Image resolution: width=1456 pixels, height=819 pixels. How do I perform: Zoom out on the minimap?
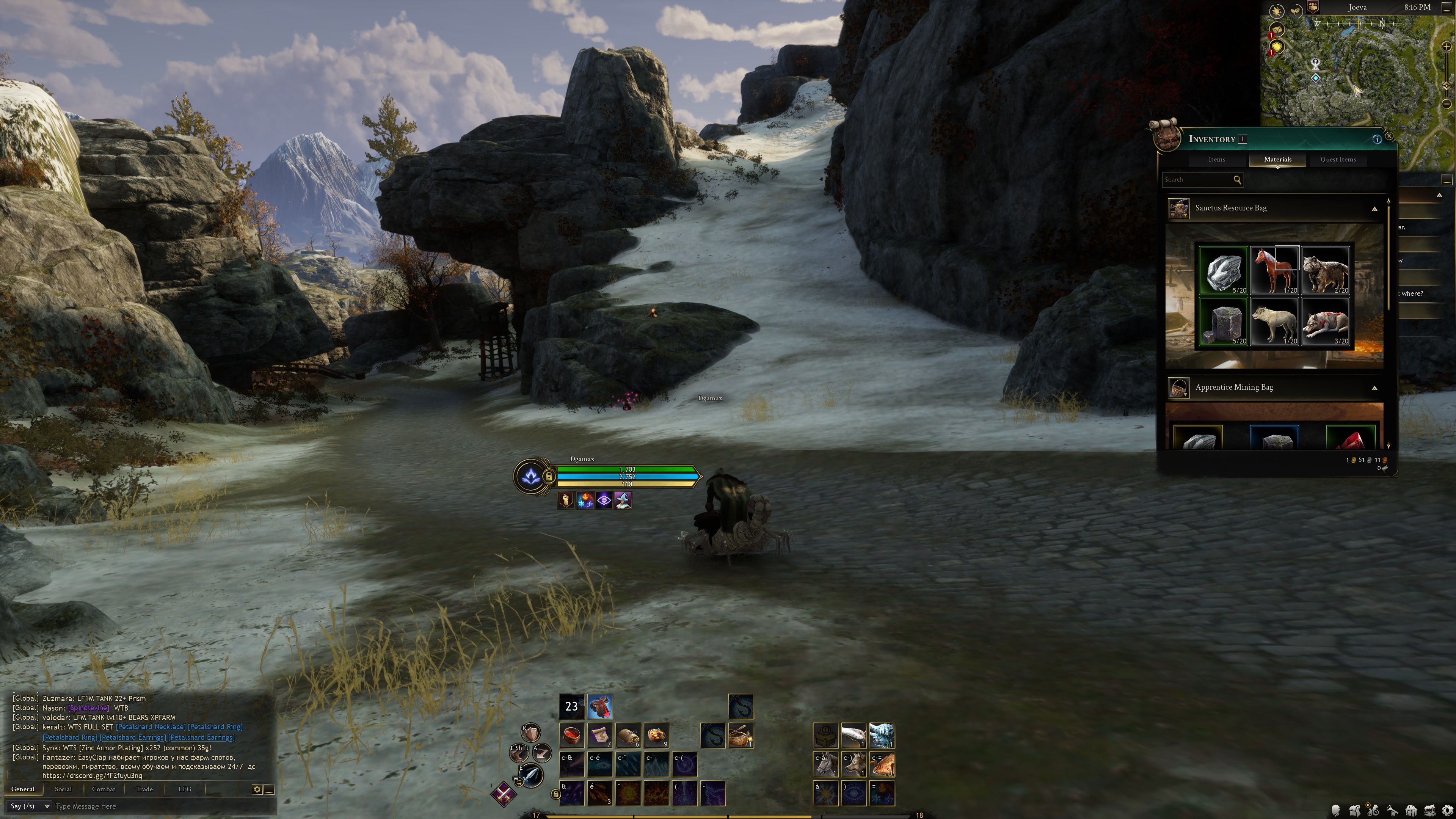(1446, 104)
